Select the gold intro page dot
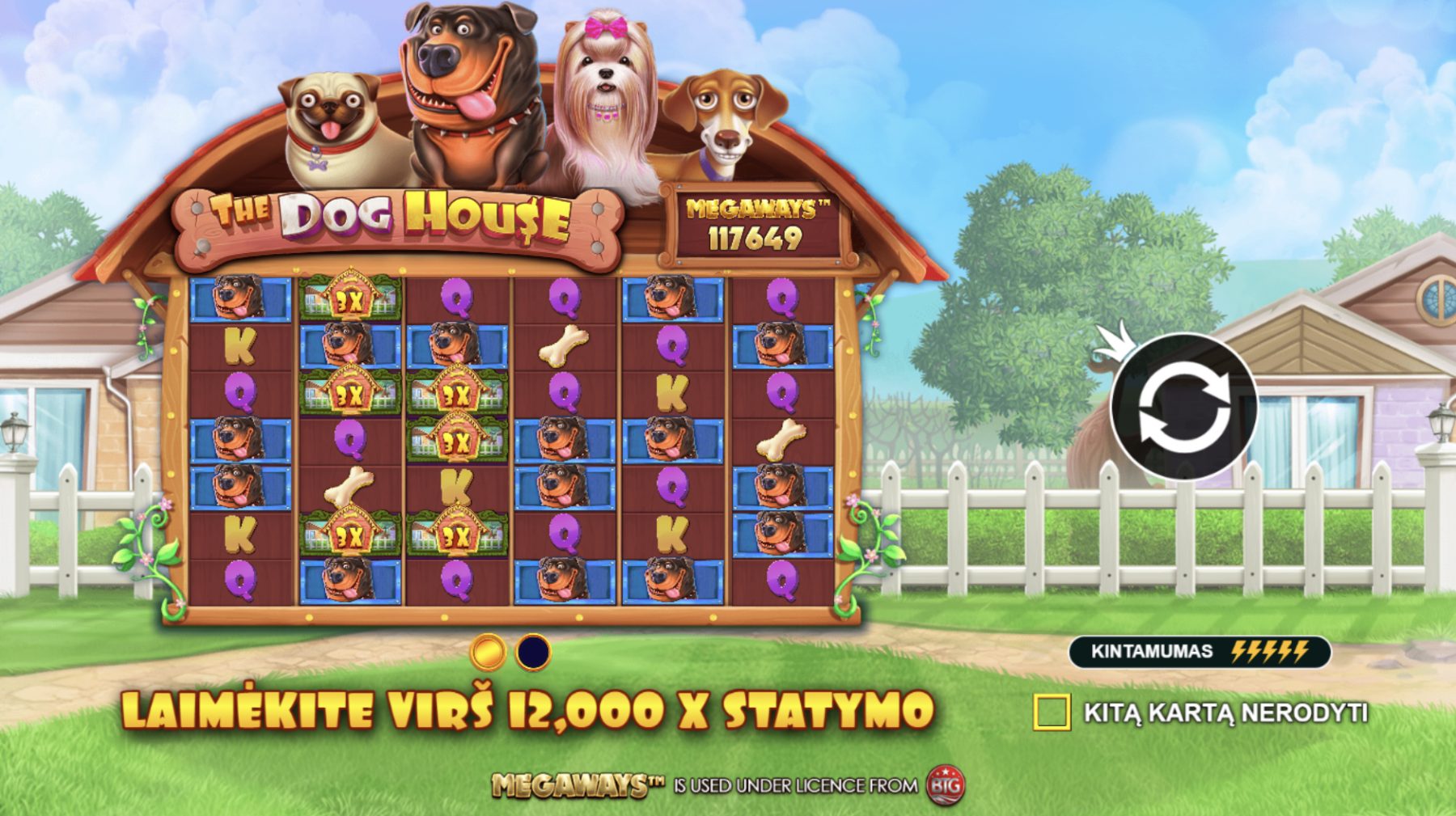Viewport: 1456px width, 816px height. point(488,652)
